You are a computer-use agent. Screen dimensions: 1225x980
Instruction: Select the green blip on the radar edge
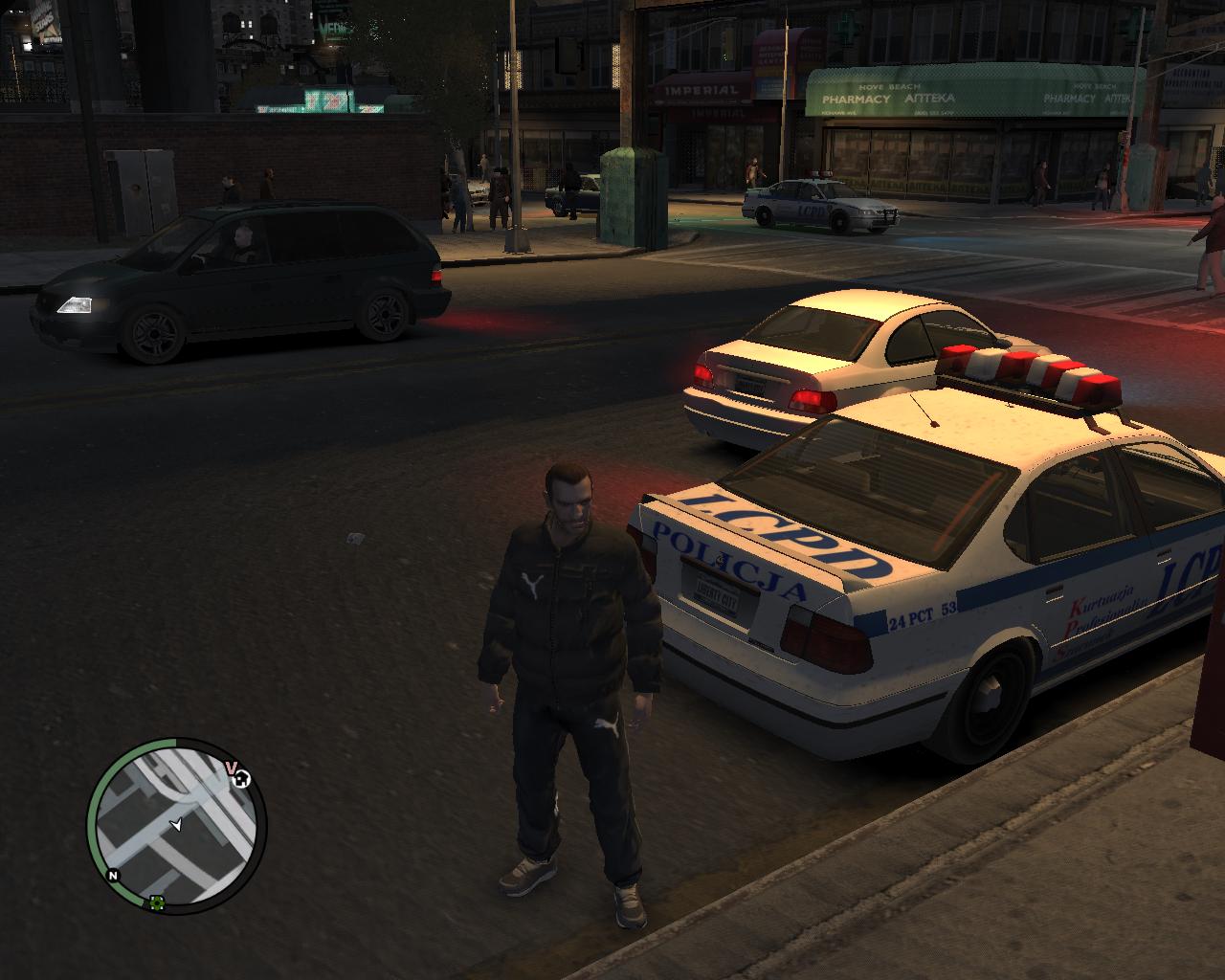pos(156,902)
